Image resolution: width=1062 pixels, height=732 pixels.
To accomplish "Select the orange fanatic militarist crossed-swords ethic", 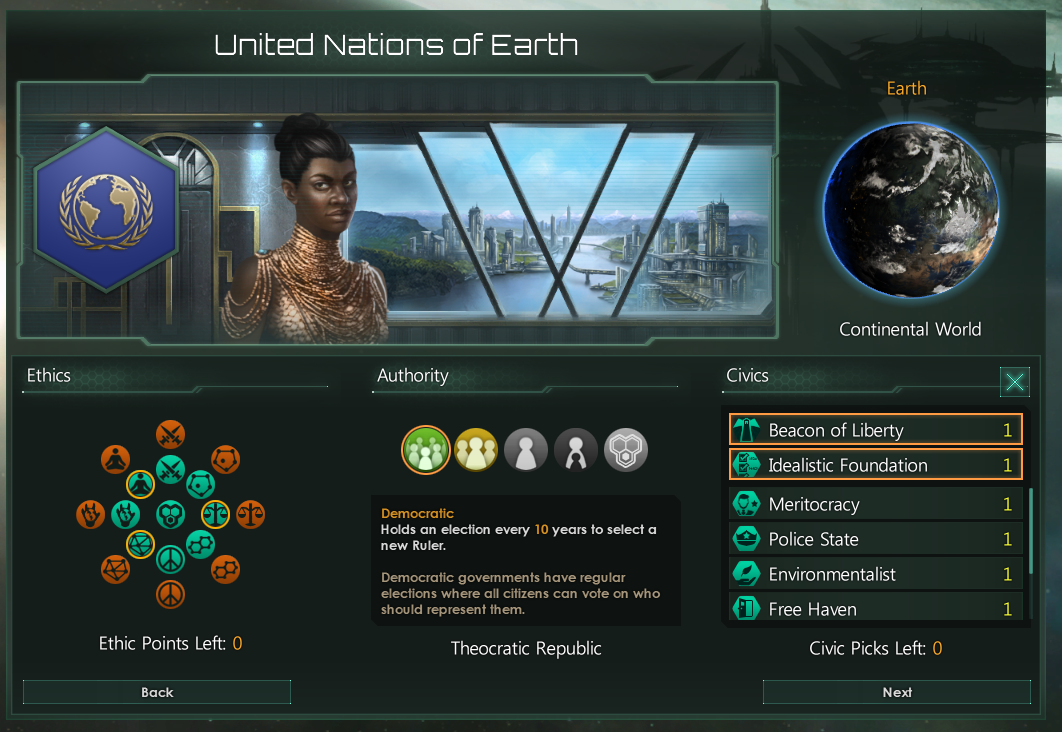I will [x=170, y=434].
